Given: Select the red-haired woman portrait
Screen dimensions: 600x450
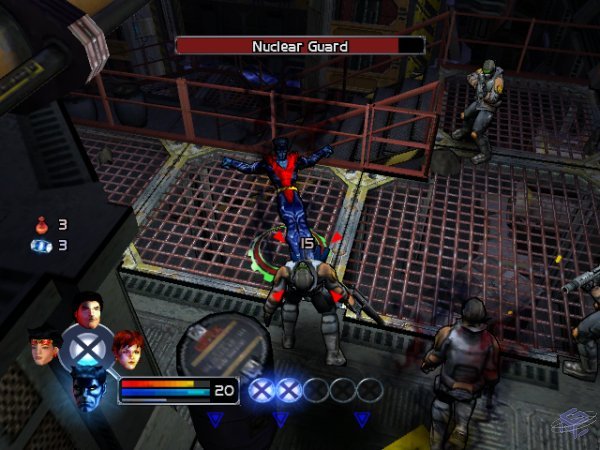Looking at the screenshot, I should pos(127,348).
